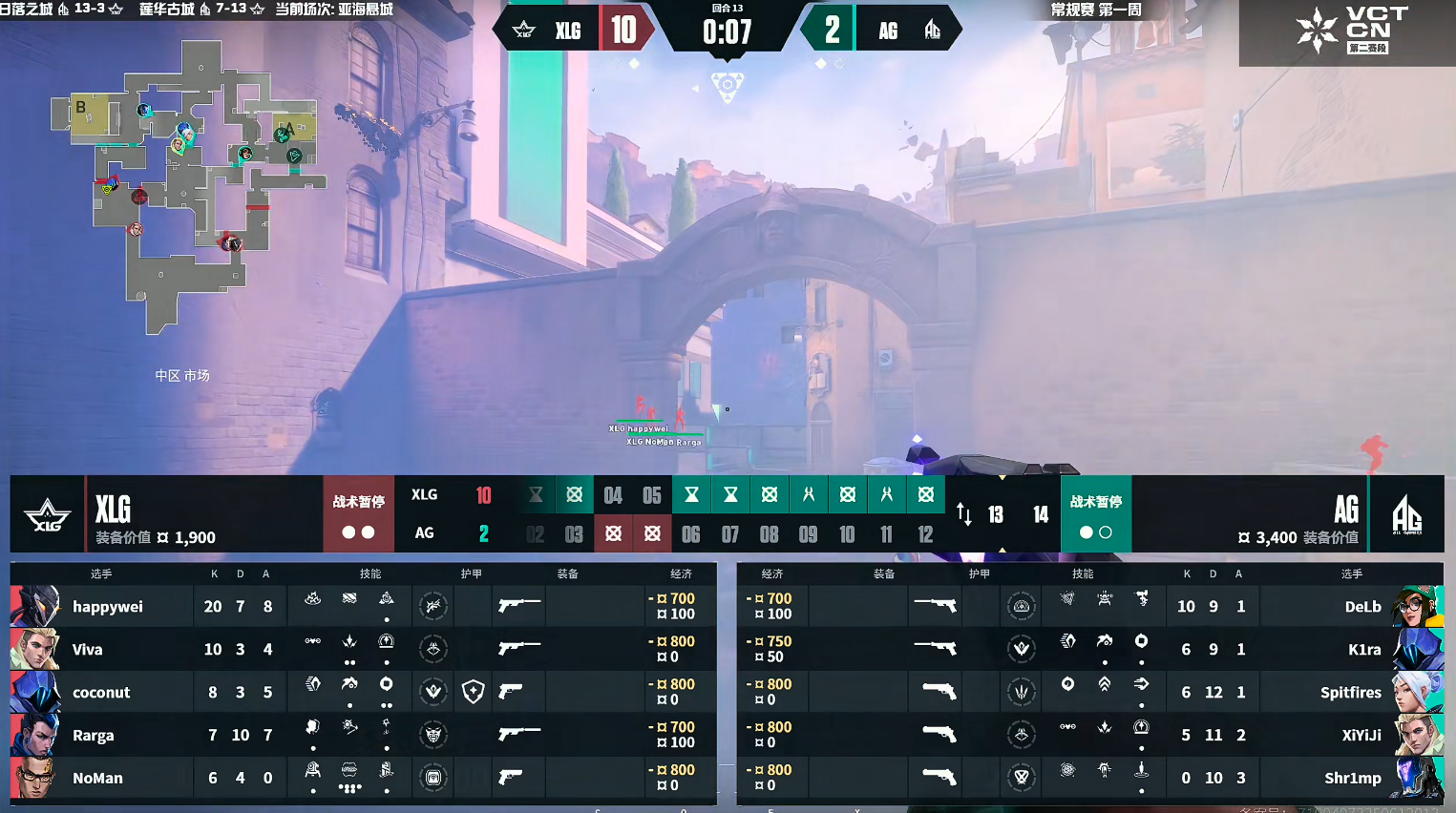Click AG's teal tactical pause indicator

tap(1095, 515)
